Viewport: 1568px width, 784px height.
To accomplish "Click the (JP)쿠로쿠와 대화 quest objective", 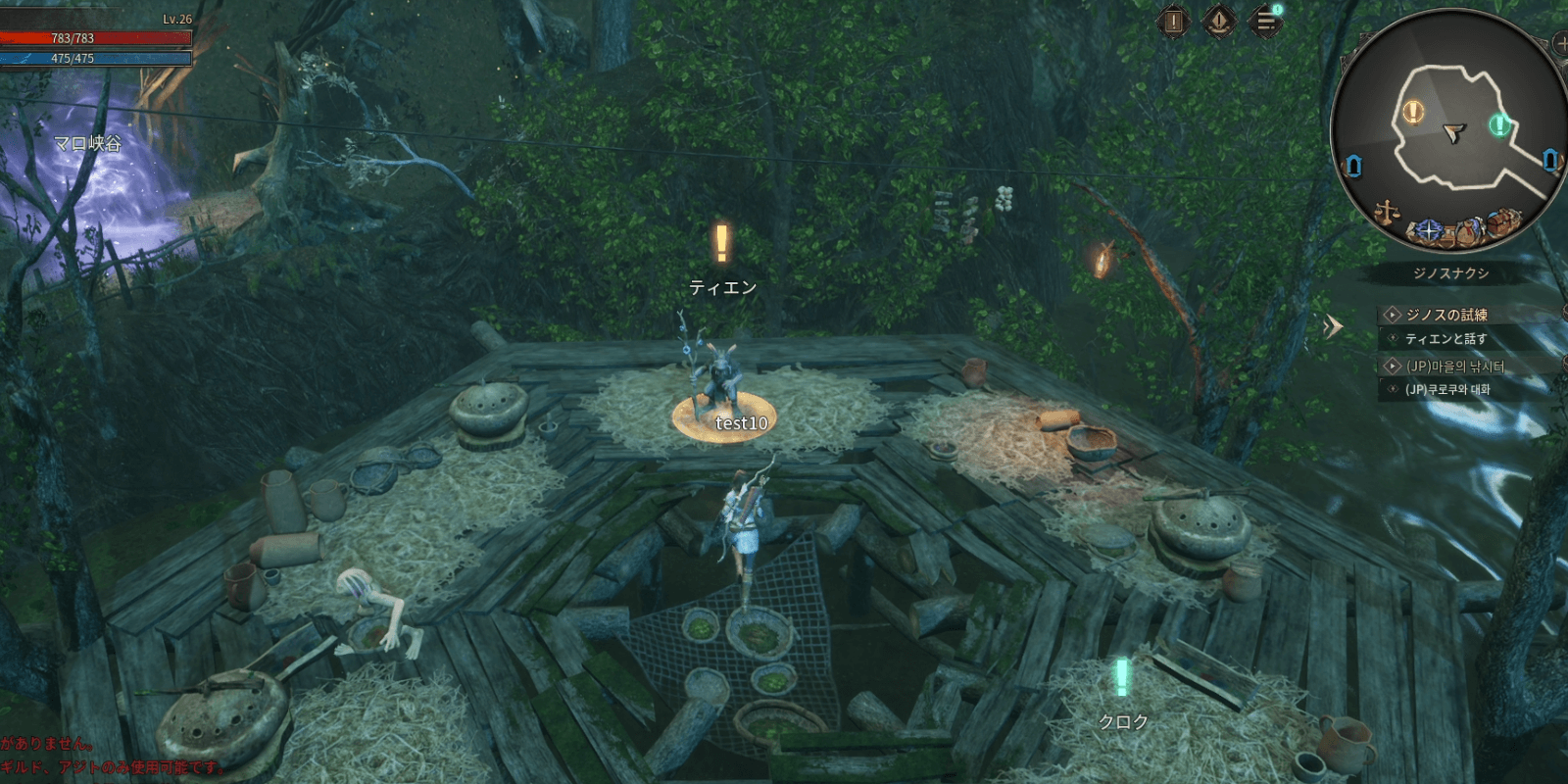I will 1446,390.
